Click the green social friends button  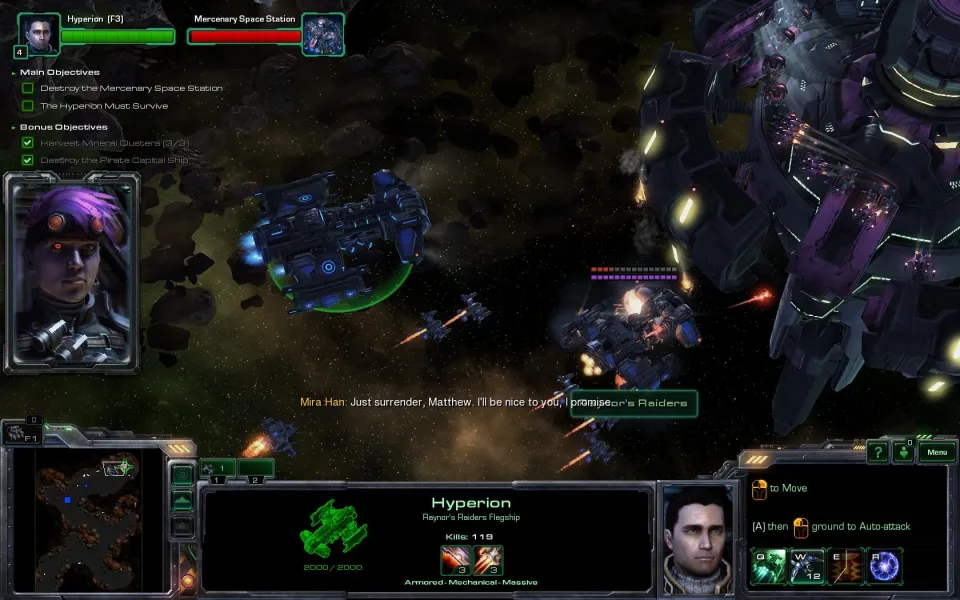pyautogui.click(x=904, y=452)
